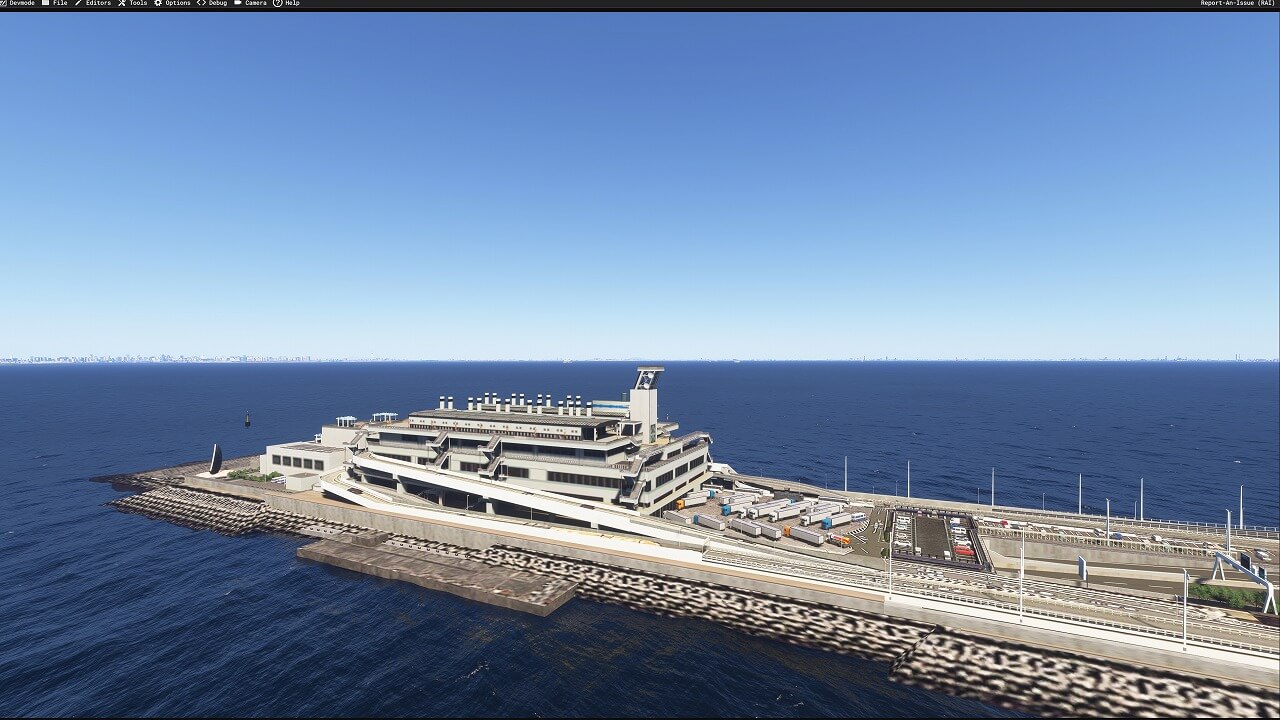Open the Editors menu
Viewport: 1280px width, 720px height.
point(97,3)
